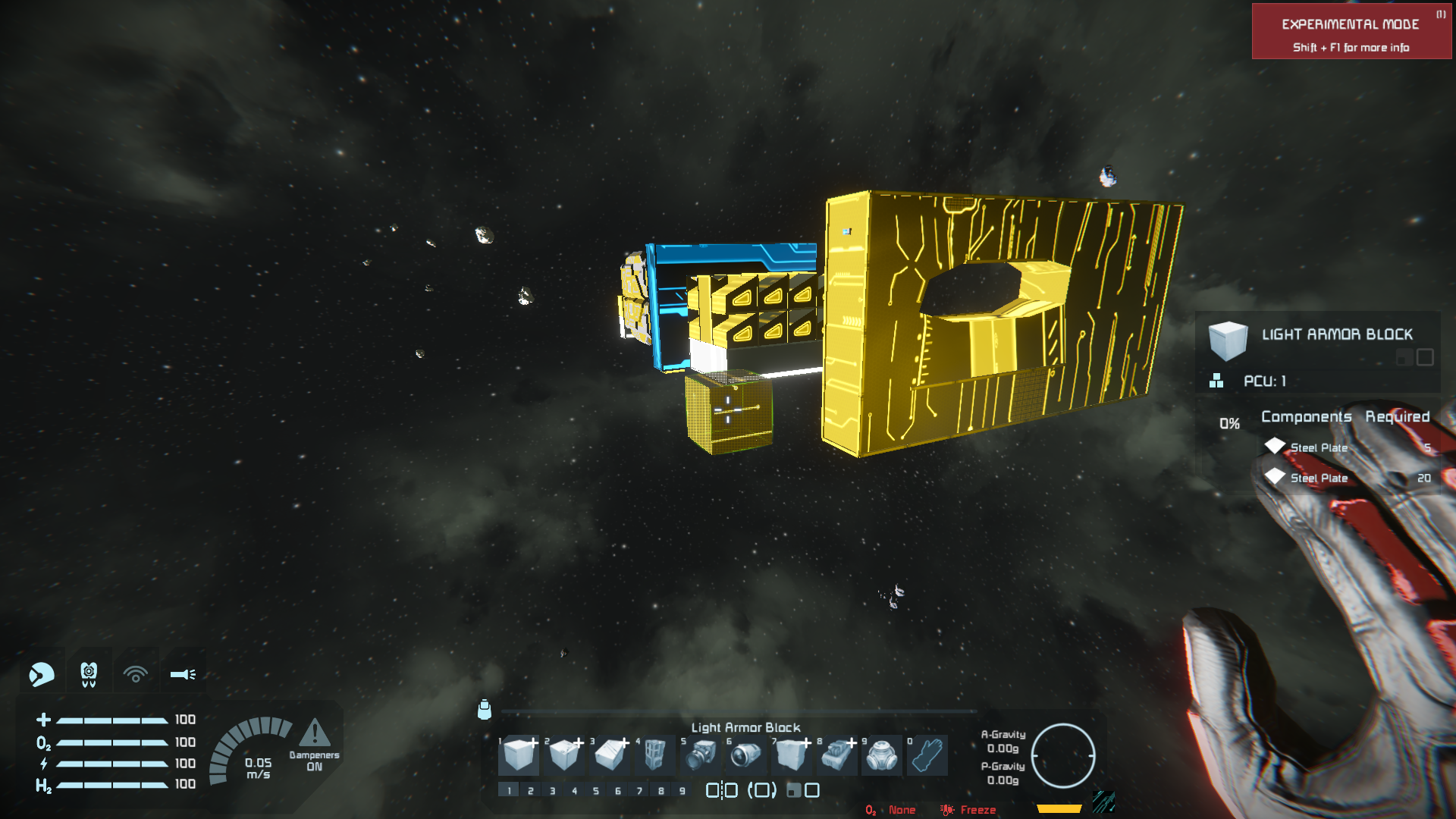Image resolution: width=1456 pixels, height=819 pixels.
Task: Choose the round spotlight block in slot 6
Action: pyautogui.click(x=745, y=755)
